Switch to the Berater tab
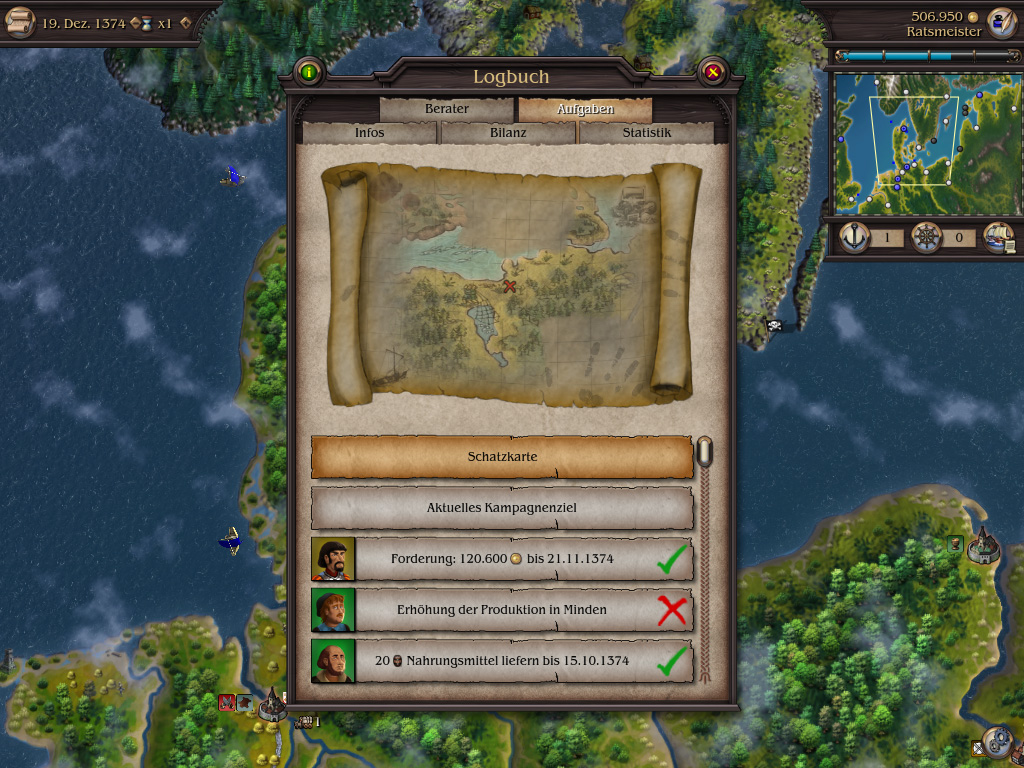This screenshot has height=768, width=1024. 446,109
